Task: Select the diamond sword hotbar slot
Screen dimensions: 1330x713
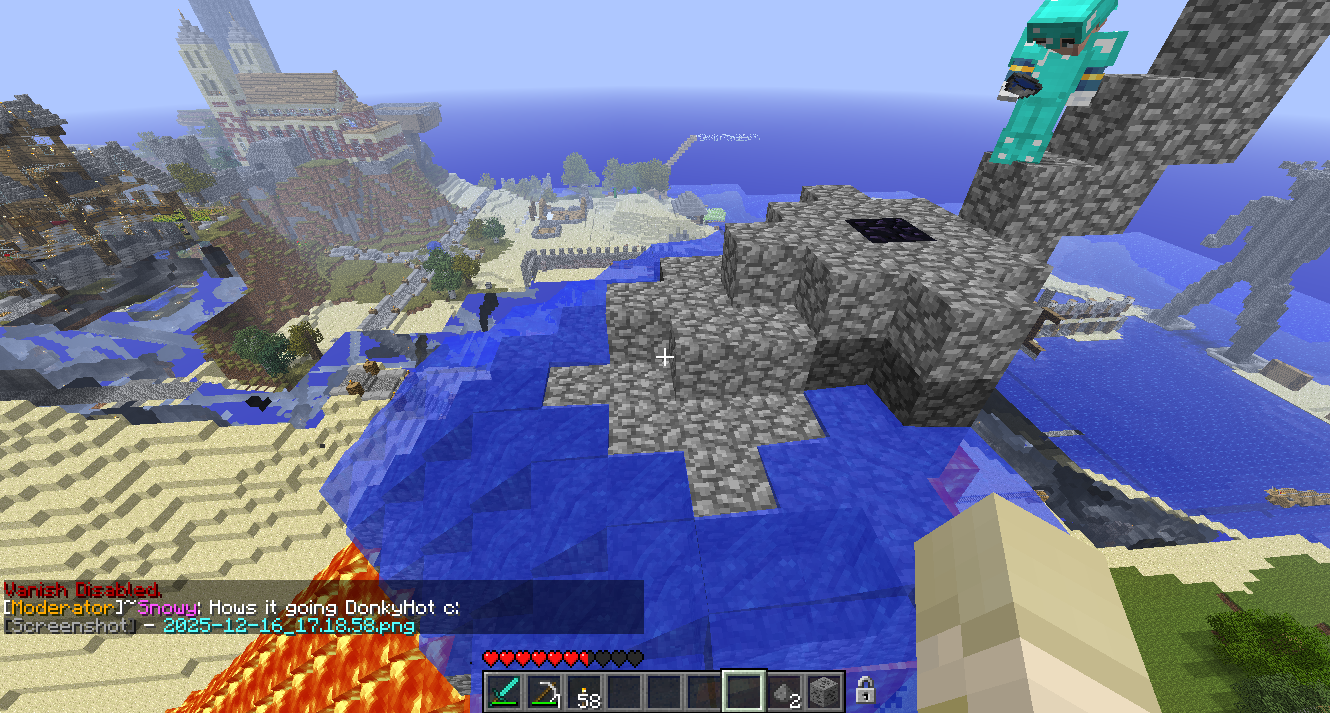Action: (505, 691)
